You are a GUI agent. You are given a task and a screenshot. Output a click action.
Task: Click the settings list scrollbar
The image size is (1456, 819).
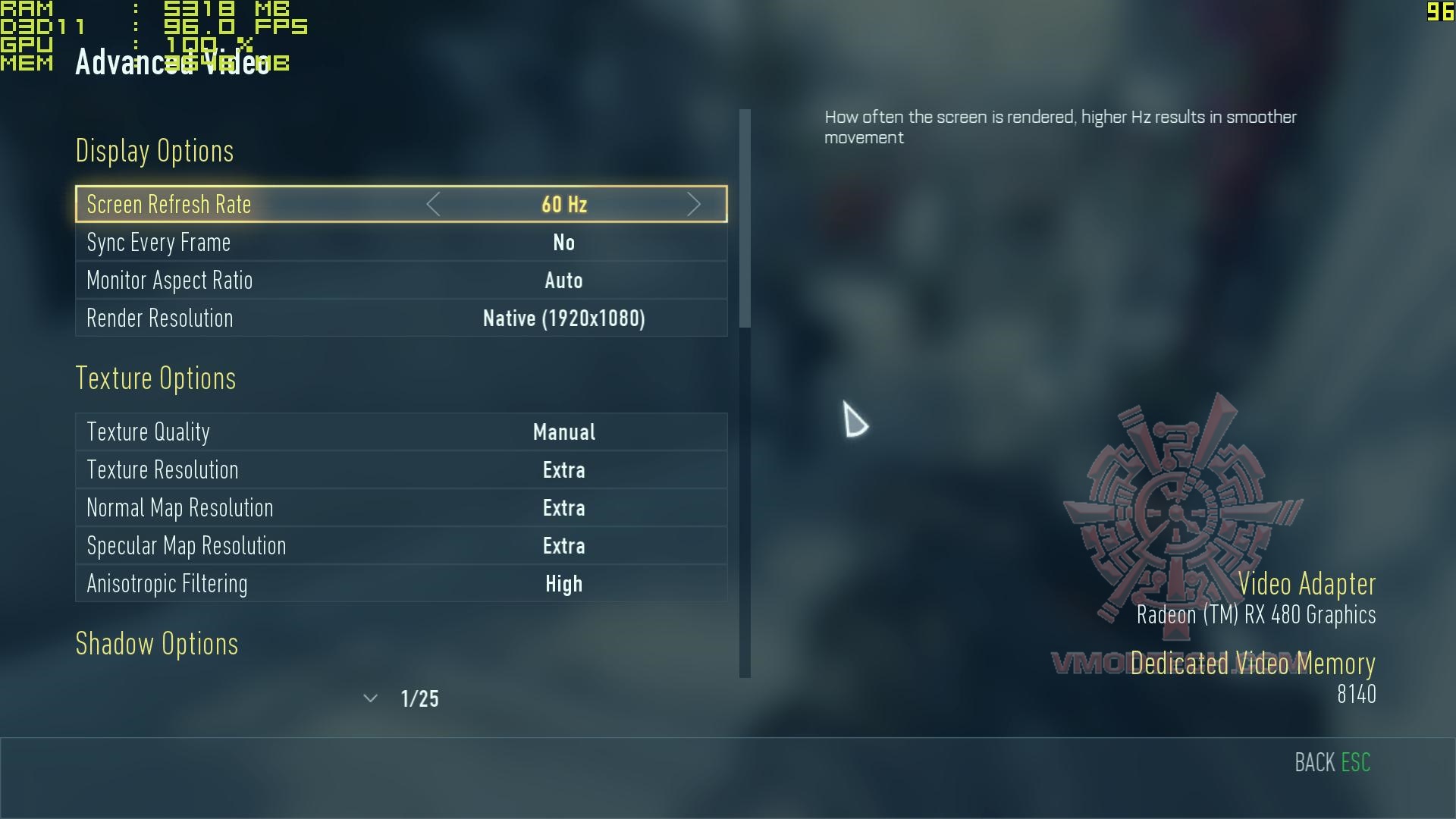(x=745, y=220)
